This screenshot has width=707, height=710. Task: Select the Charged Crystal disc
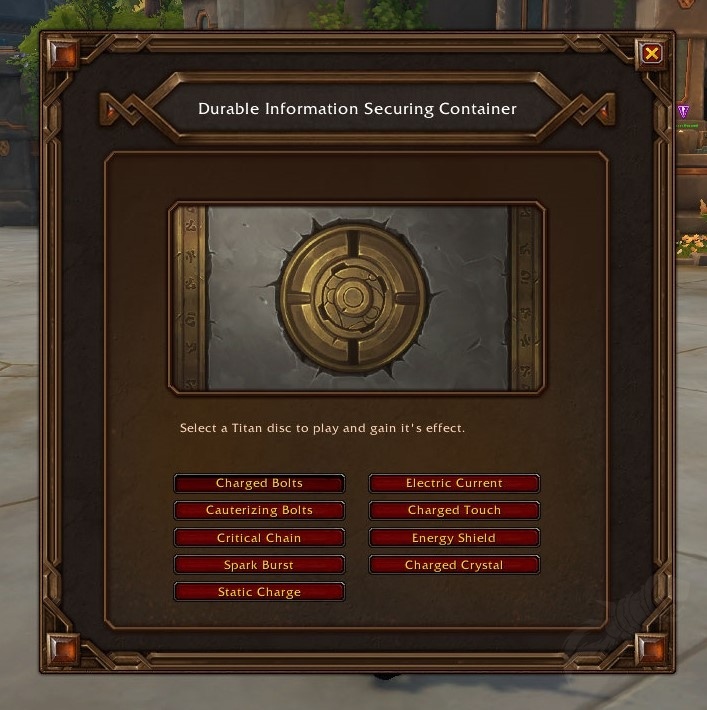[x=454, y=565]
